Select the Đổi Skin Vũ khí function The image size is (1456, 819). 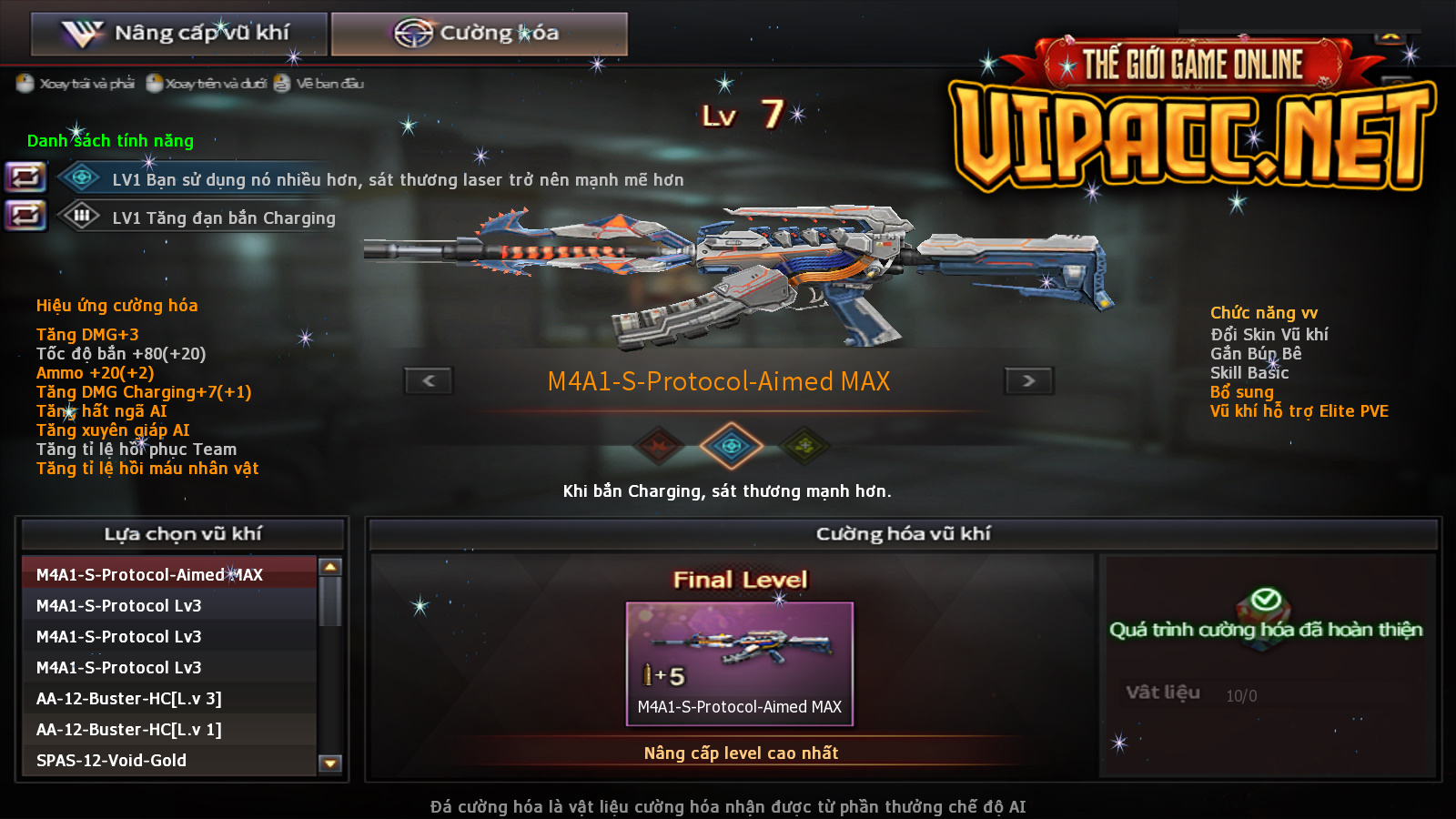pyautogui.click(x=1269, y=334)
